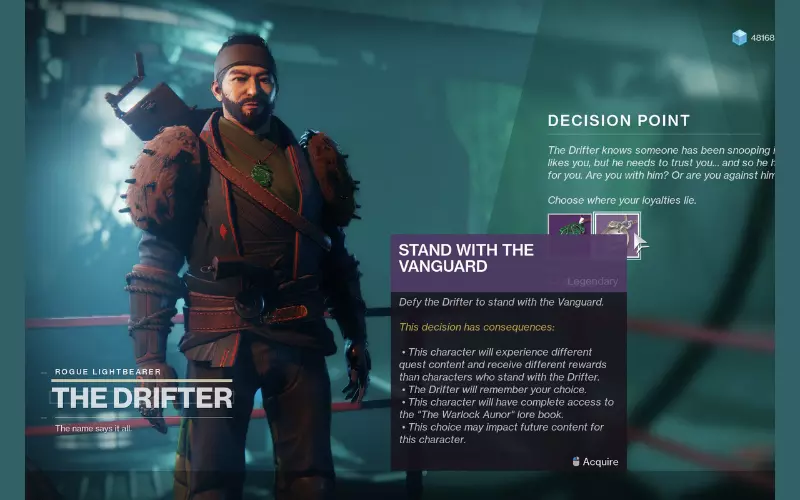Select the green Drifter coin loyalty item

(568, 227)
